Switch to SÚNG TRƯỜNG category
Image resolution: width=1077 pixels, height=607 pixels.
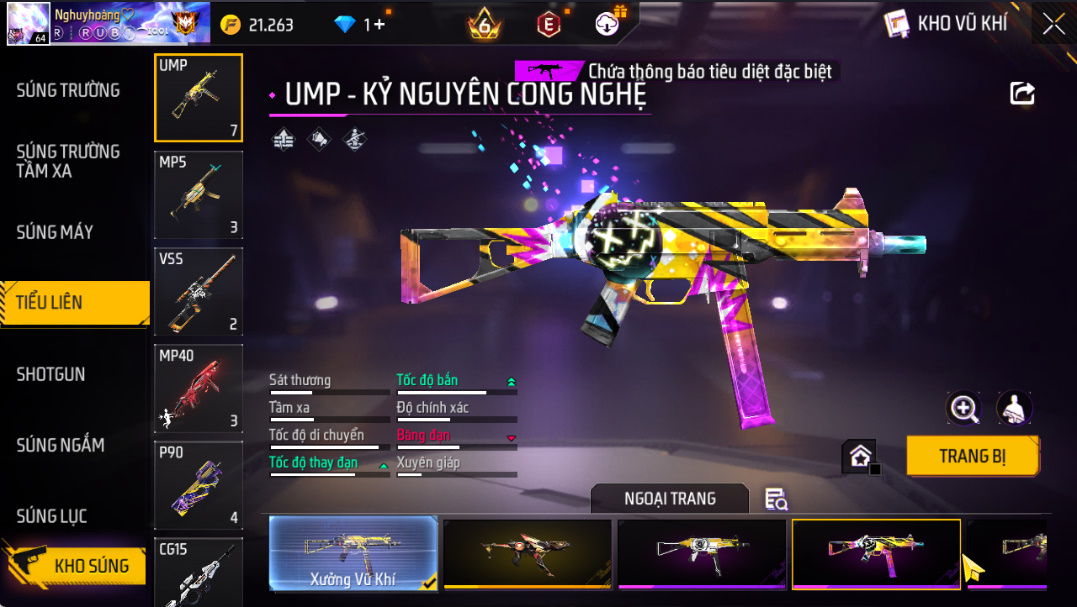click(68, 90)
